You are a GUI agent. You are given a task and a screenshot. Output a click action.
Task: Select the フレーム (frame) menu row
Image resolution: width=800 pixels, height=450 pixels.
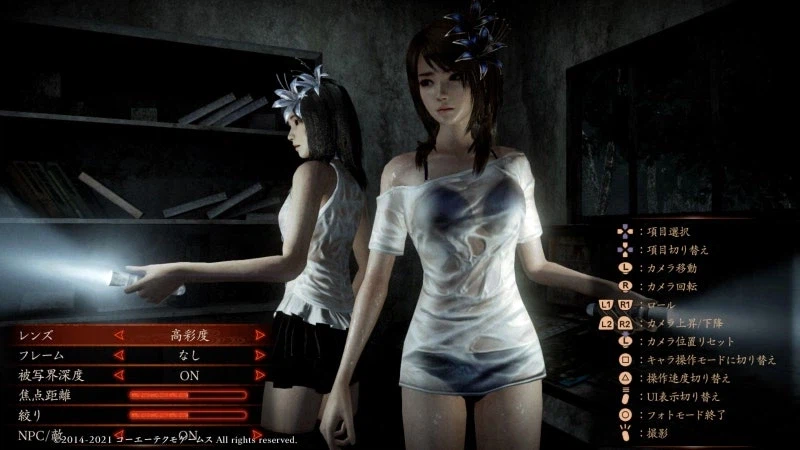point(60,355)
